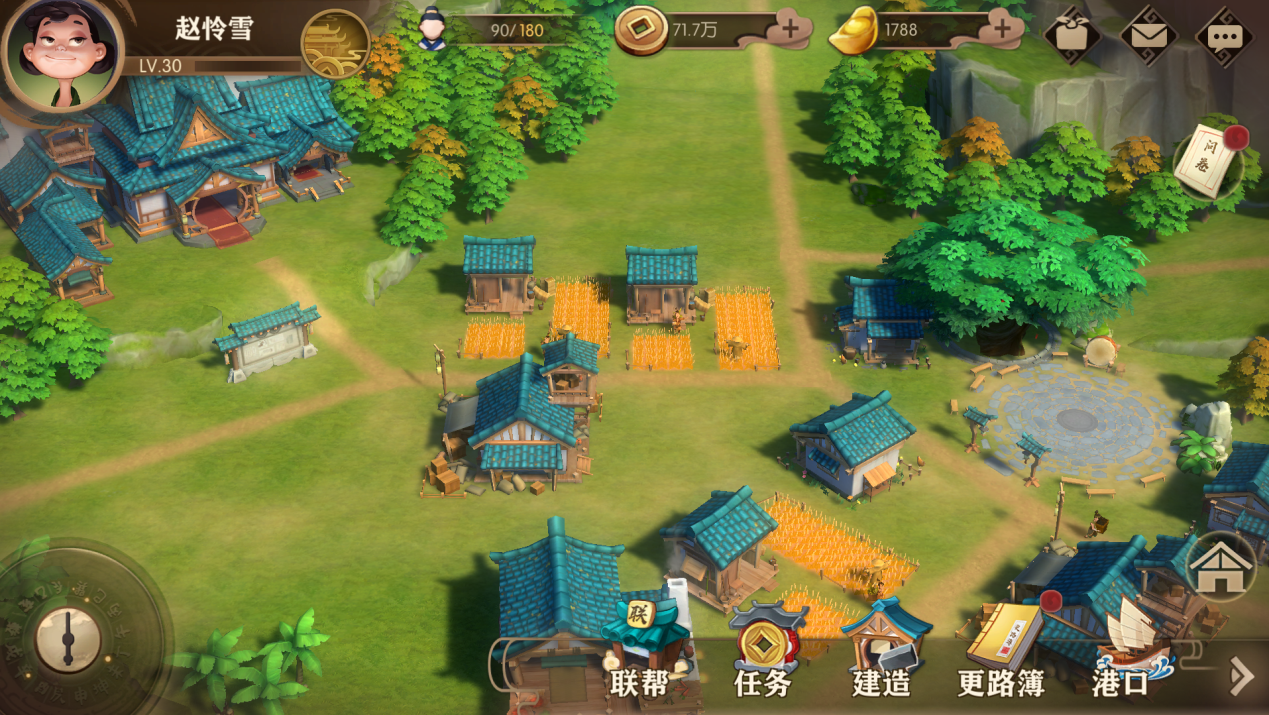Open the 任务 quest menu
This screenshot has width=1269, height=715.
765,650
